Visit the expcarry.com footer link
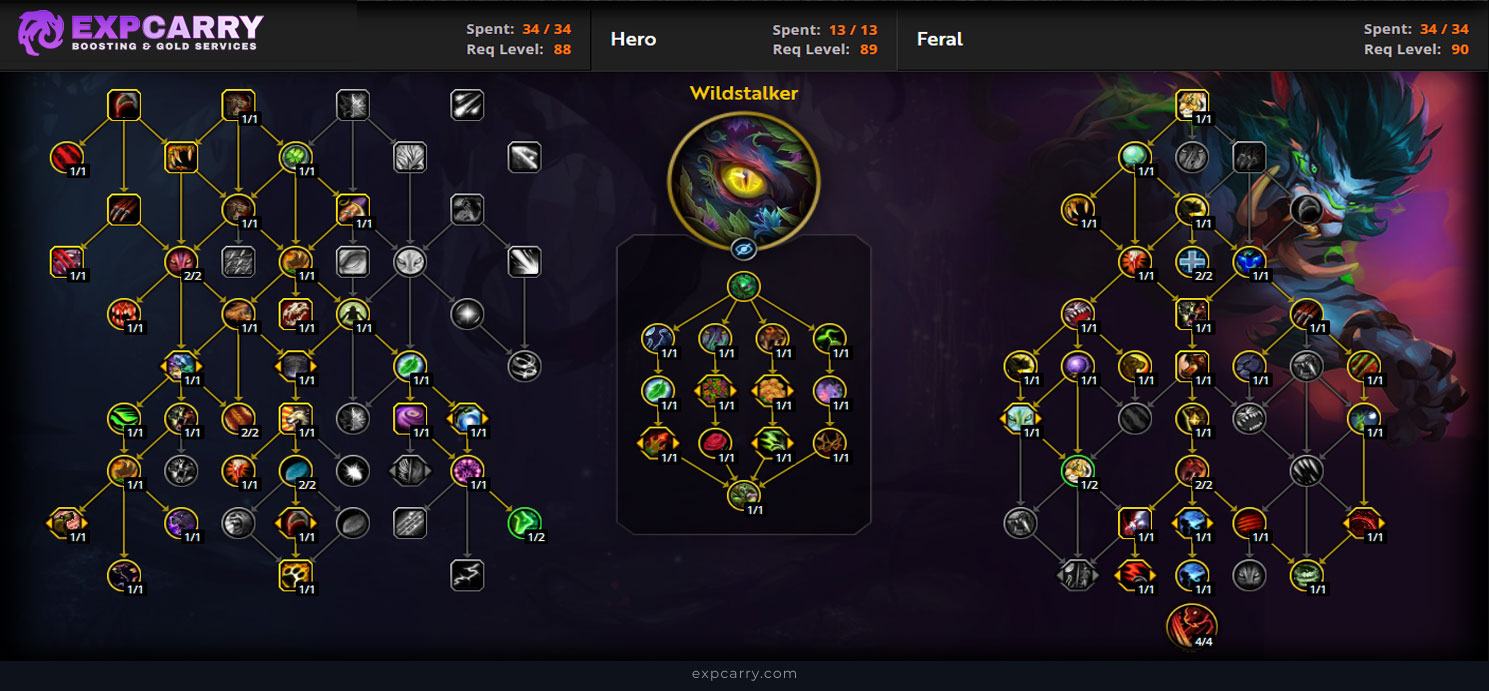1489x691 pixels. point(744,673)
